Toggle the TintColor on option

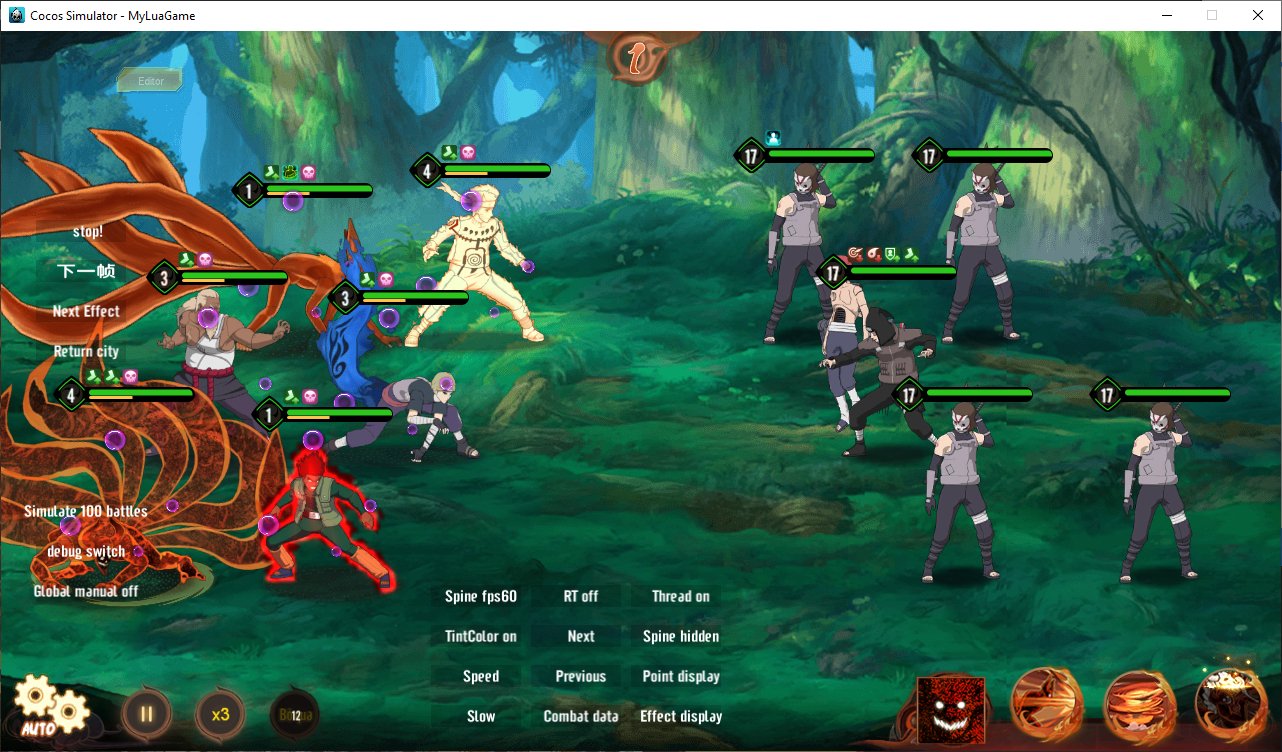click(481, 636)
